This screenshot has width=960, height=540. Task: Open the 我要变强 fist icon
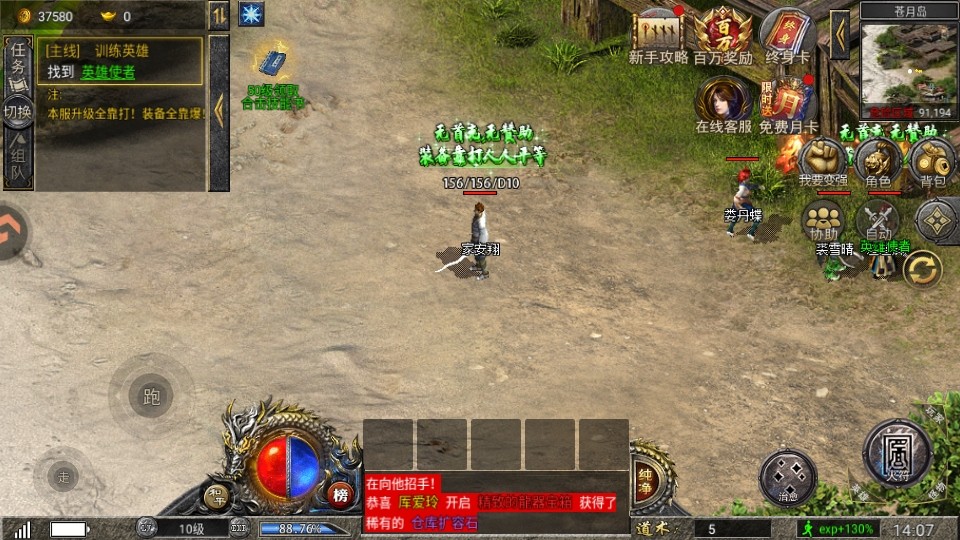[x=823, y=160]
